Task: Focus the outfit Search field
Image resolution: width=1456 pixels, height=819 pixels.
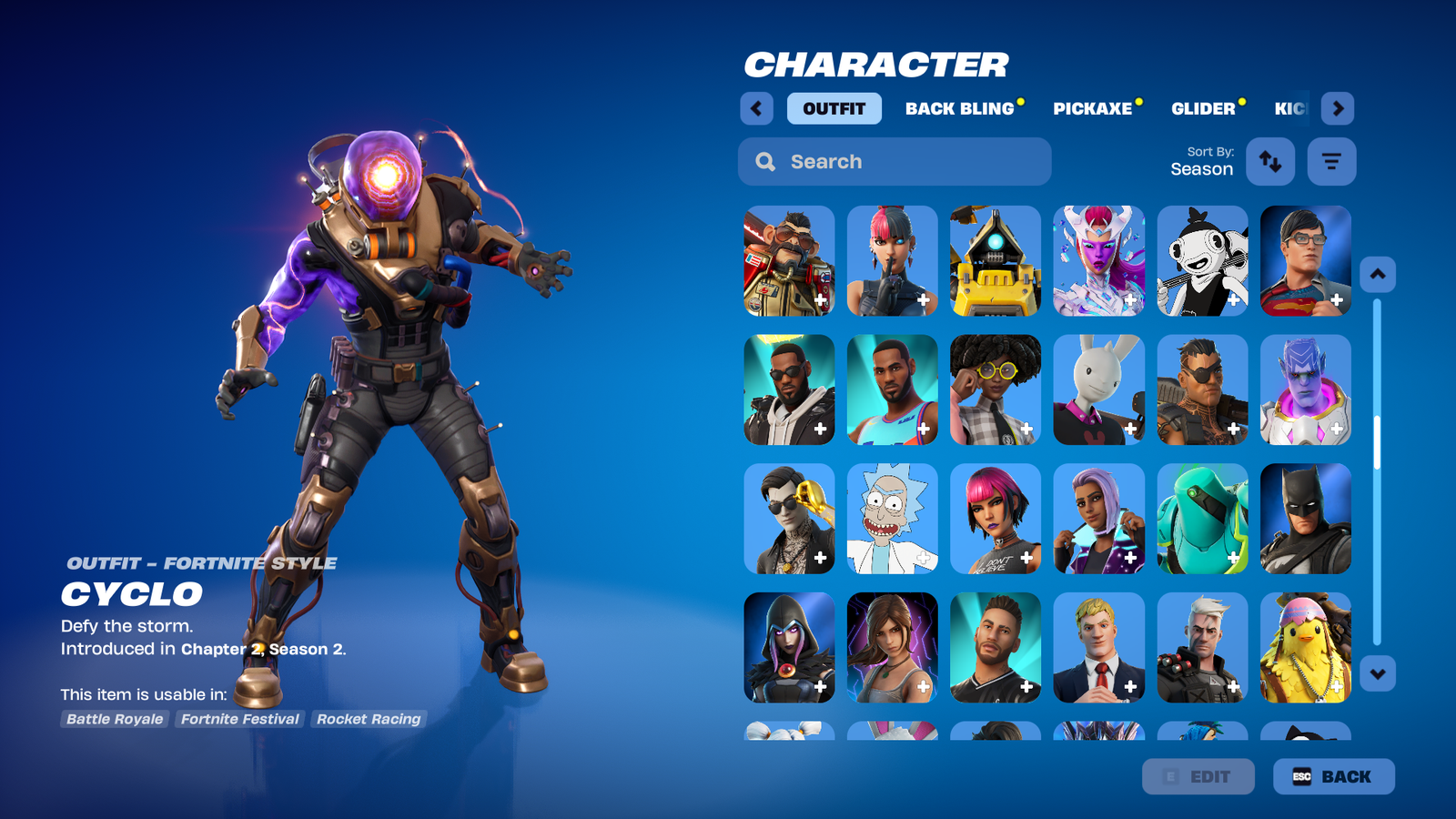Action: coord(895,162)
